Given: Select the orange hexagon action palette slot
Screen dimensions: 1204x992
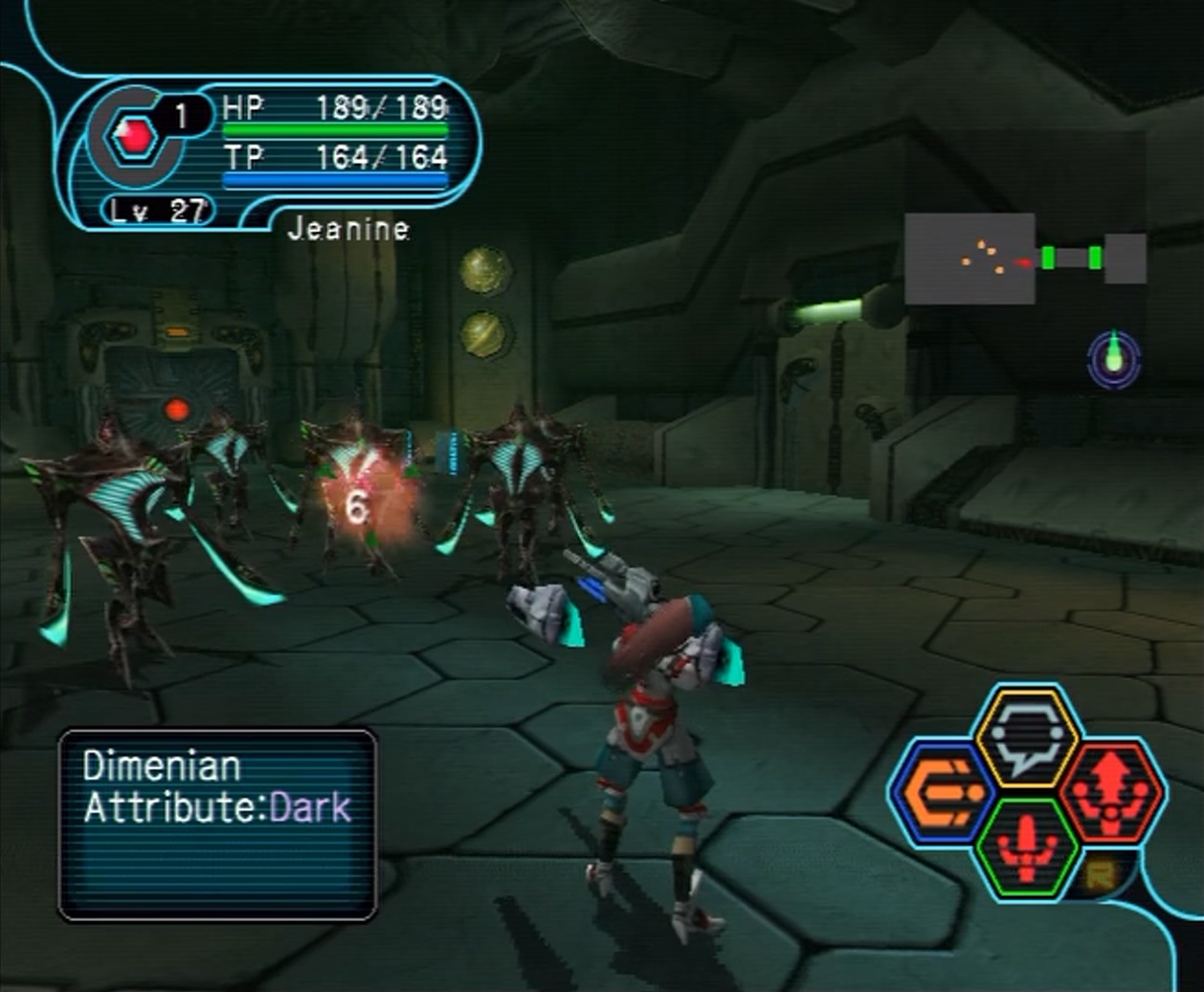Looking at the screenshot, I should coord(944,794).
